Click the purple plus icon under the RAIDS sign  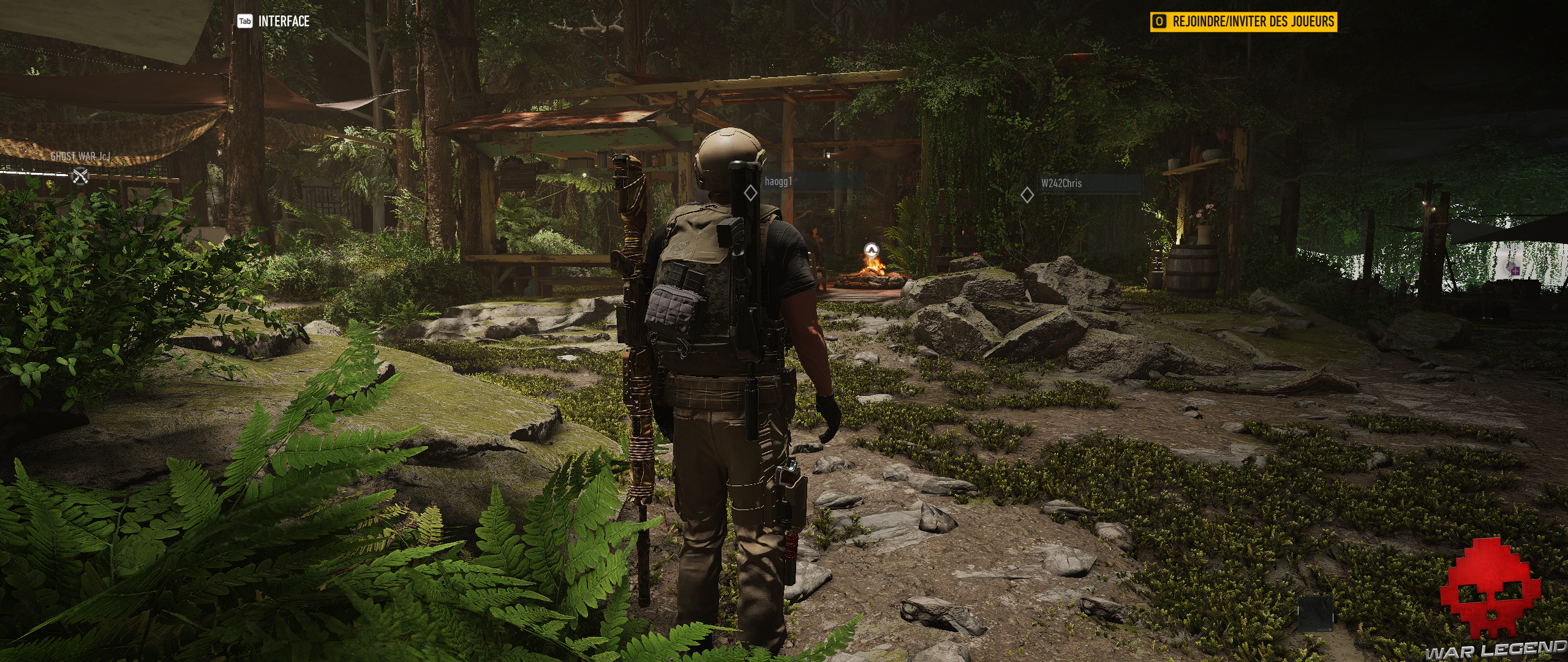coord(1515,270)
